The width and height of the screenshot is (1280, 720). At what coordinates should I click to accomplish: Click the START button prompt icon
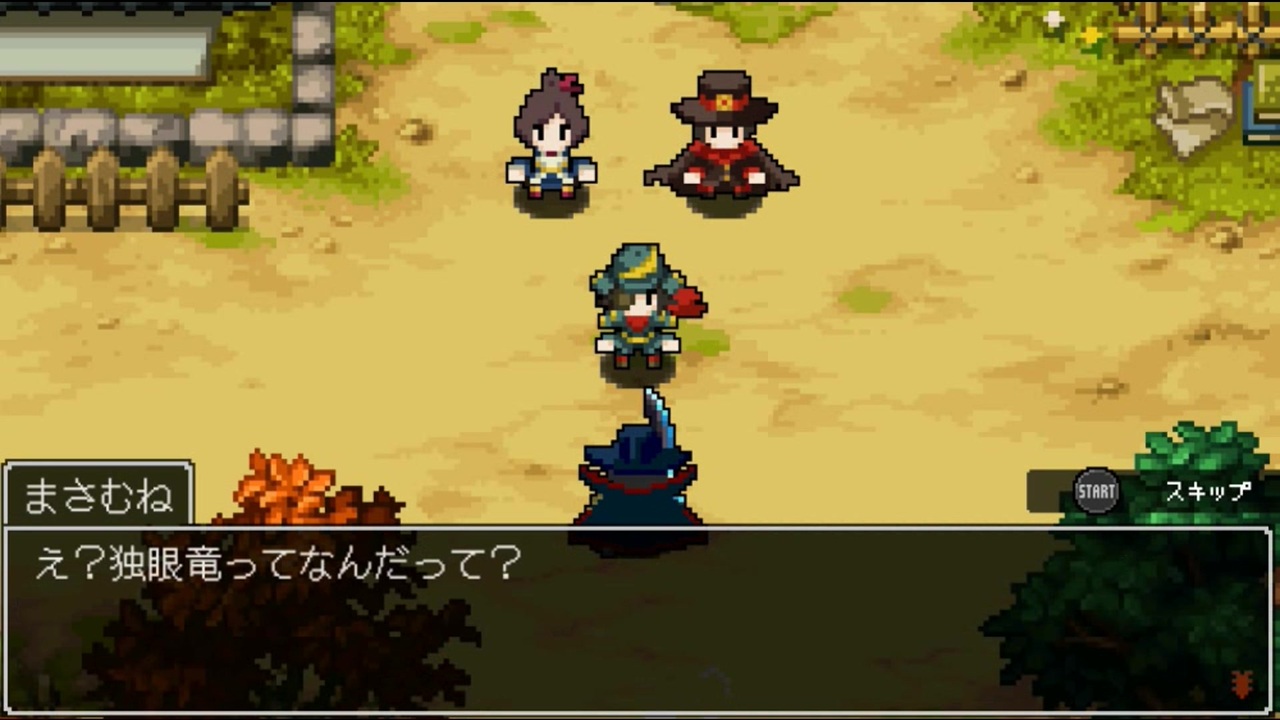[1097, 491]
